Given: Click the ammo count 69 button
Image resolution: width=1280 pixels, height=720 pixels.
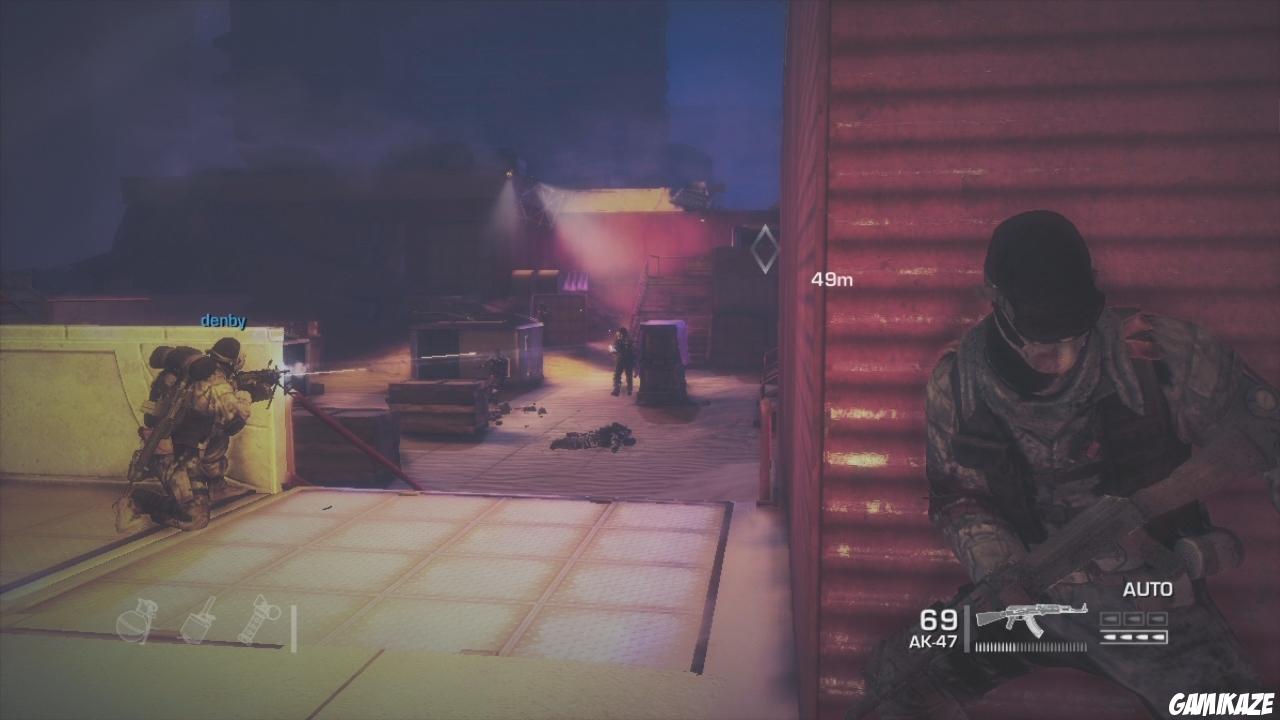Looking at the screenshot, I should click(x=938, y=620).
